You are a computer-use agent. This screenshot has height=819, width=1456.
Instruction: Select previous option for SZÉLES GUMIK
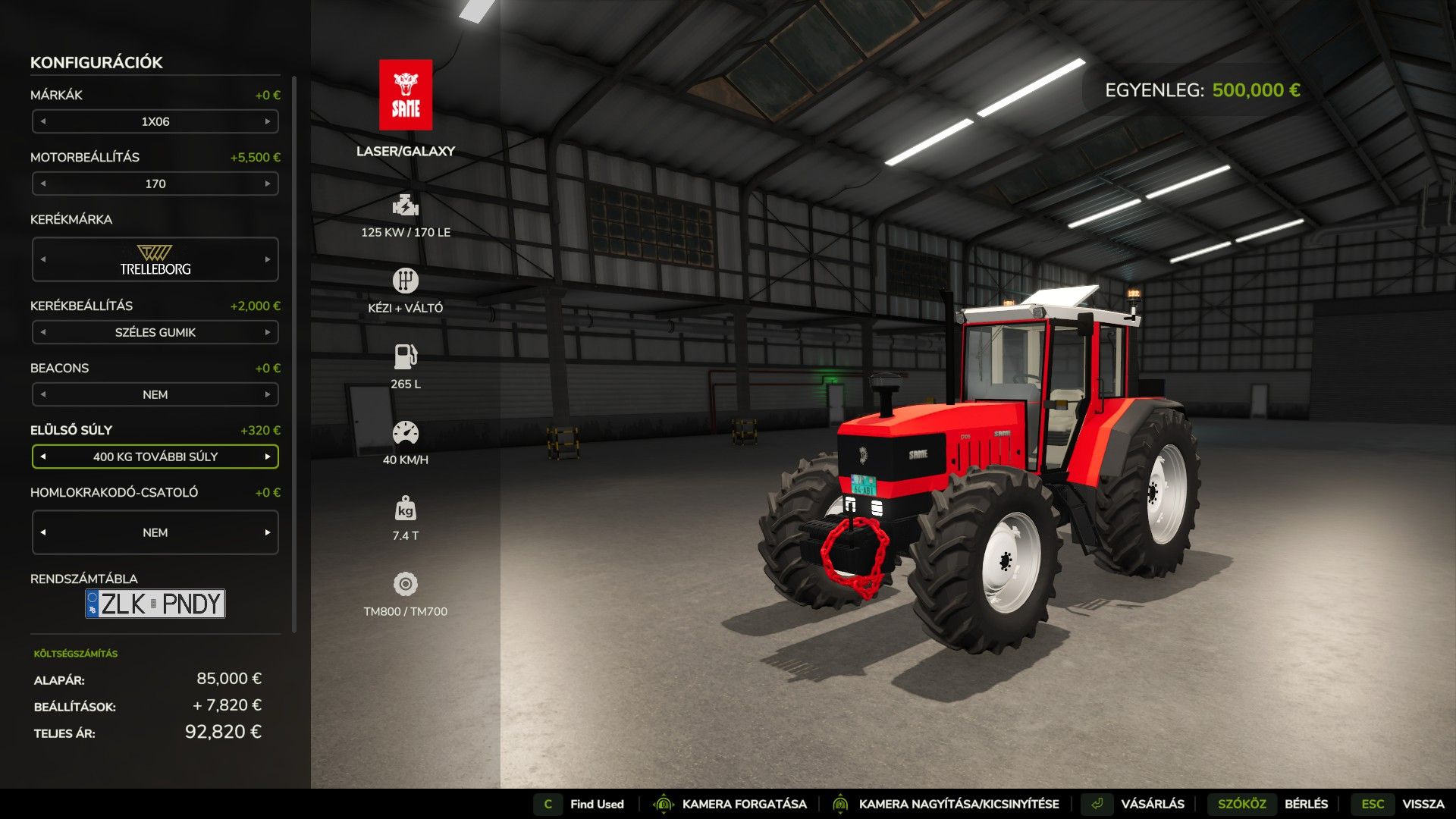click(43, 332)
